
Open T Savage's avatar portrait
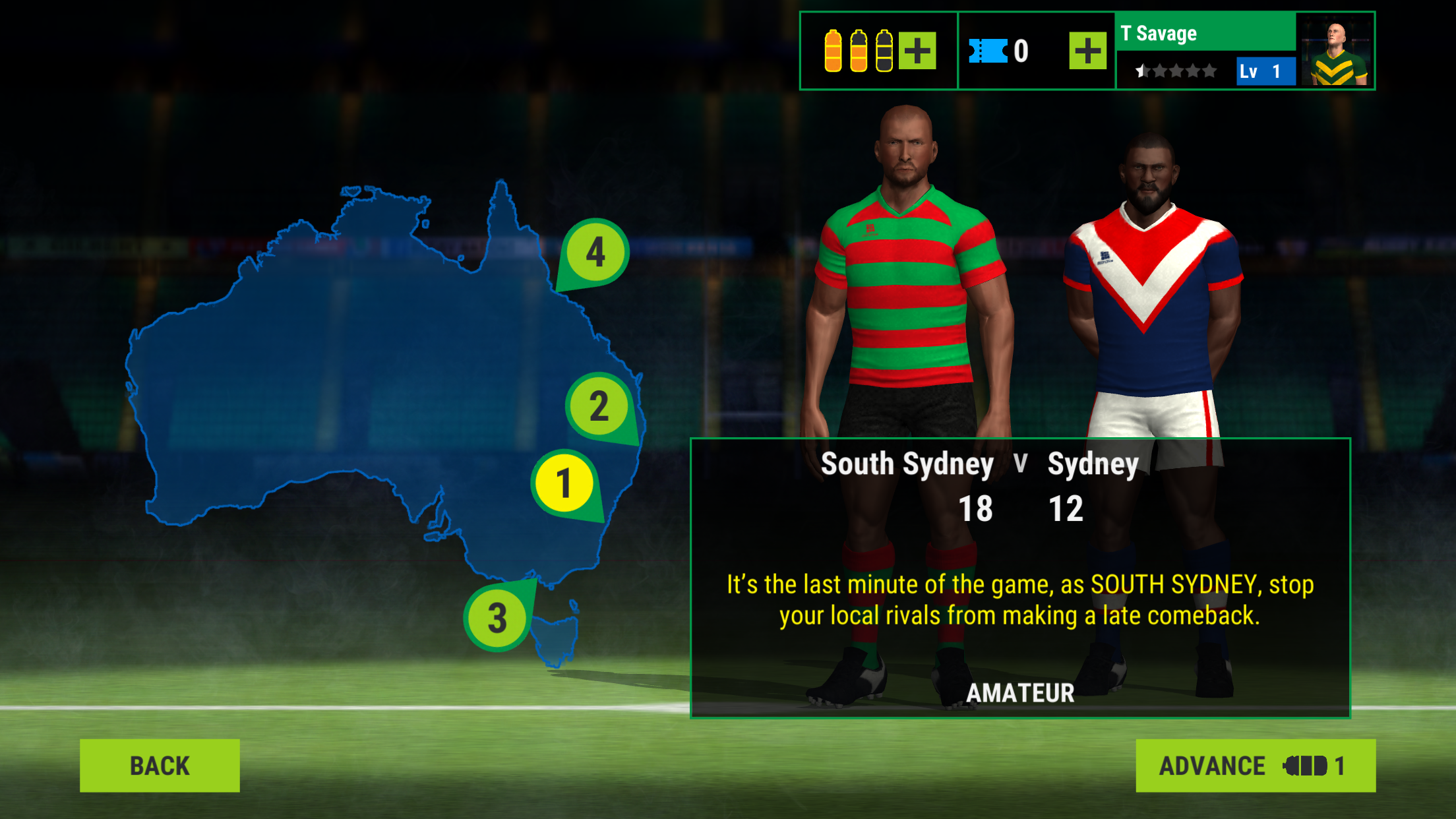pos(1335,49)
